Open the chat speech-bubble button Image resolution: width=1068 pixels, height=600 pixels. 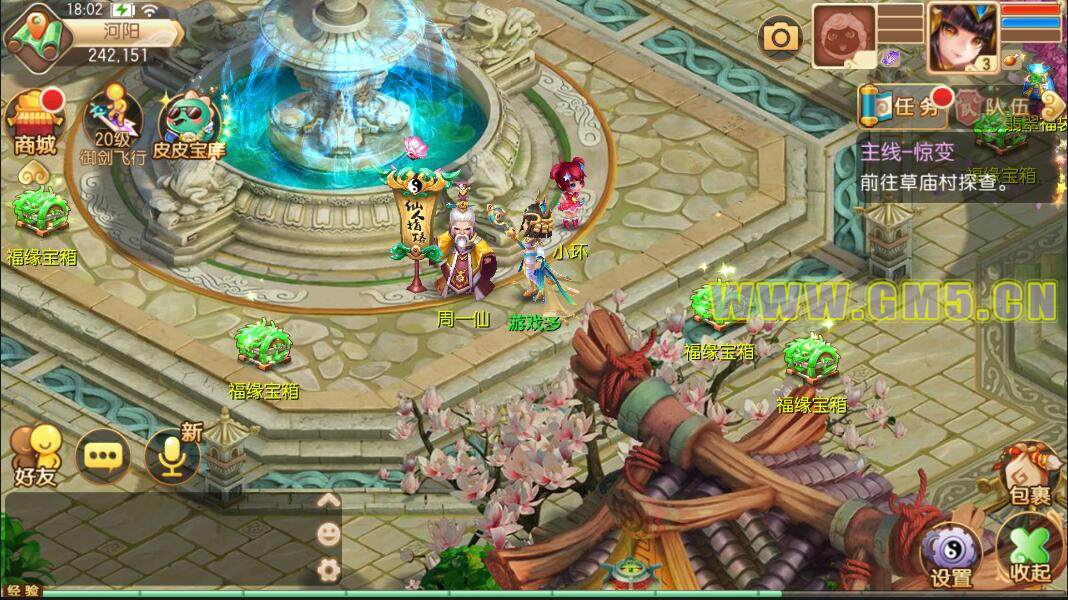pyautogui.click(x=102, y=456)
